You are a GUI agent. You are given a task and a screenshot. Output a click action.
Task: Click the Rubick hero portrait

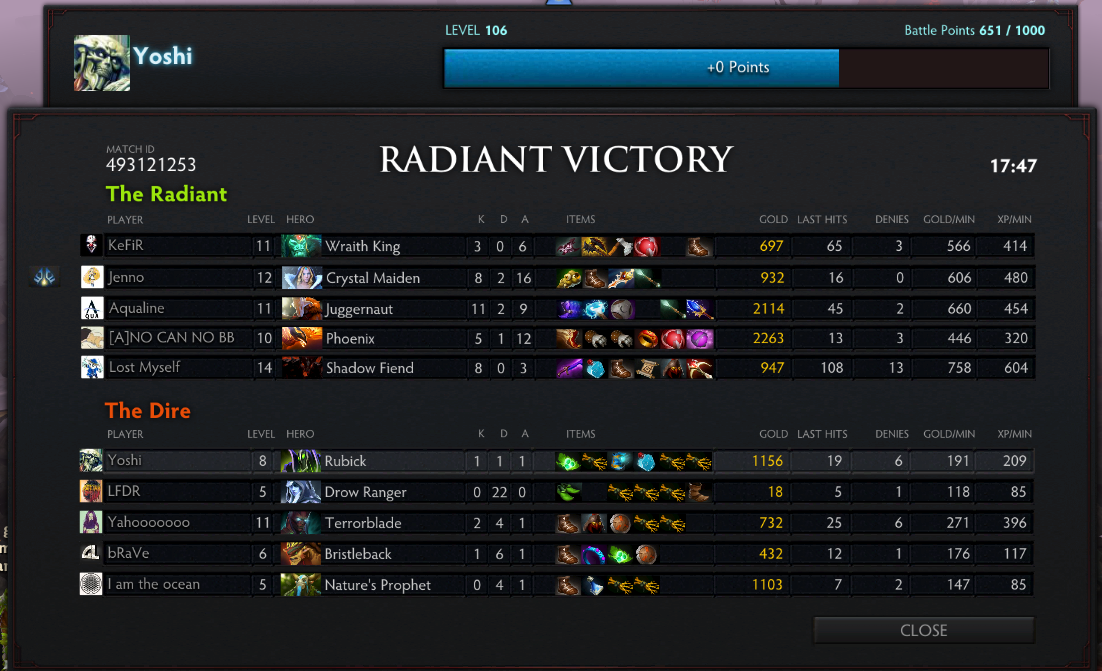click(300, 461)
